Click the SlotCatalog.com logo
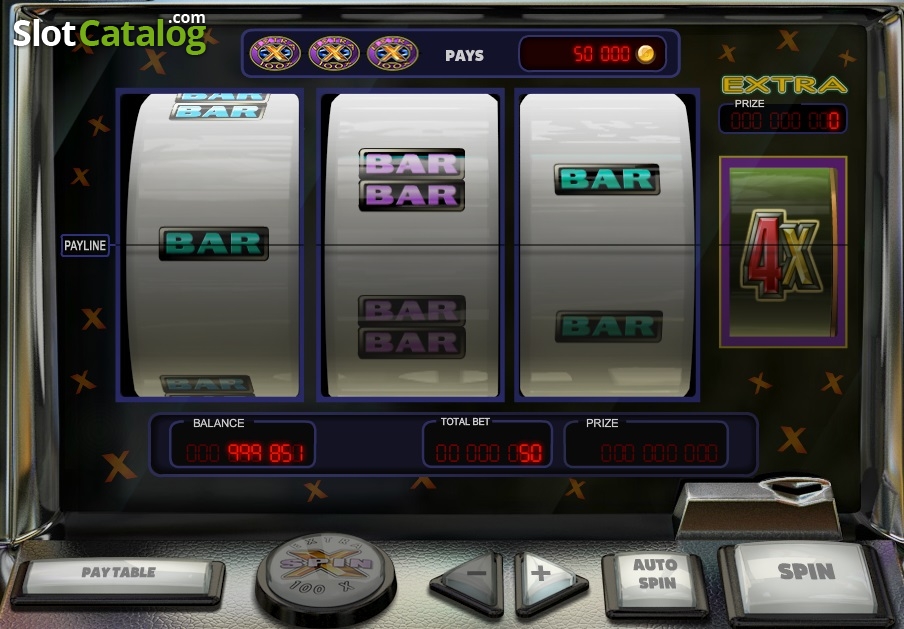Image resolution: width=904 pixels, height=629 pixels. tap(109, 34)
